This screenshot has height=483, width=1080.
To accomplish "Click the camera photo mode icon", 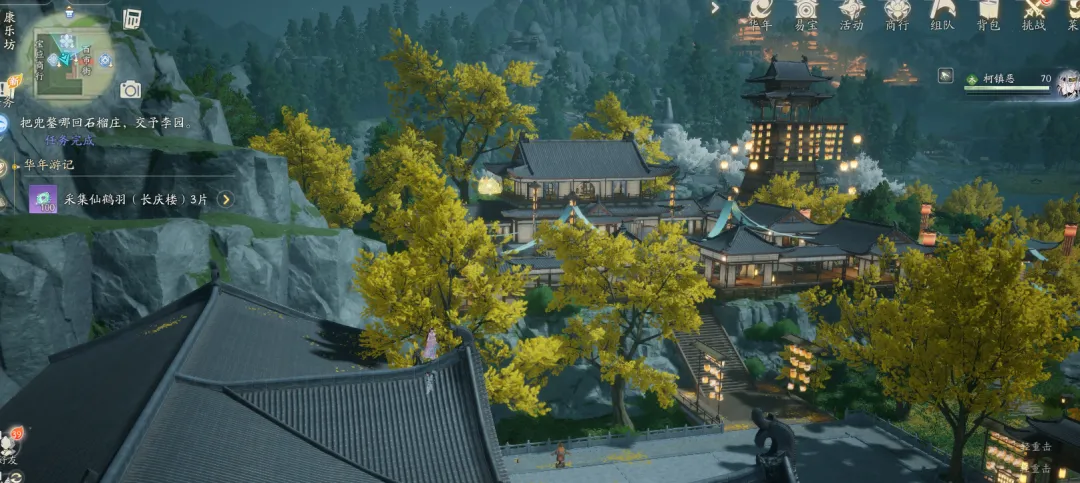I will click(130, 90).
